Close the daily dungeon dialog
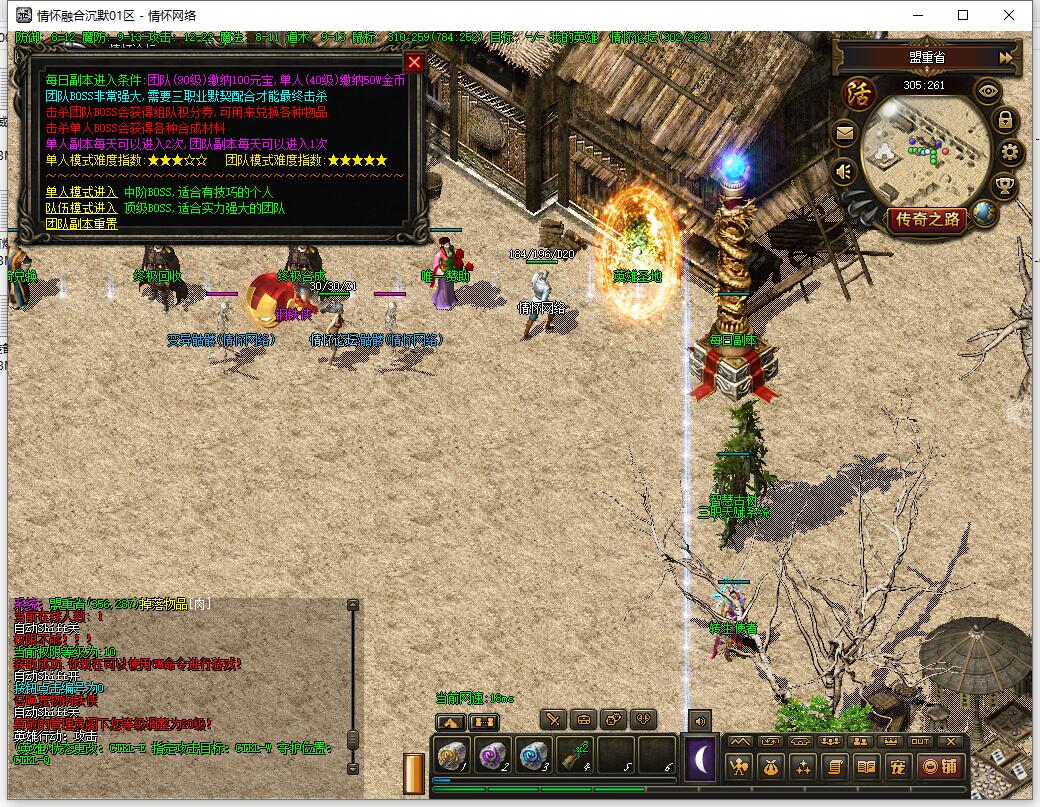 414,62
